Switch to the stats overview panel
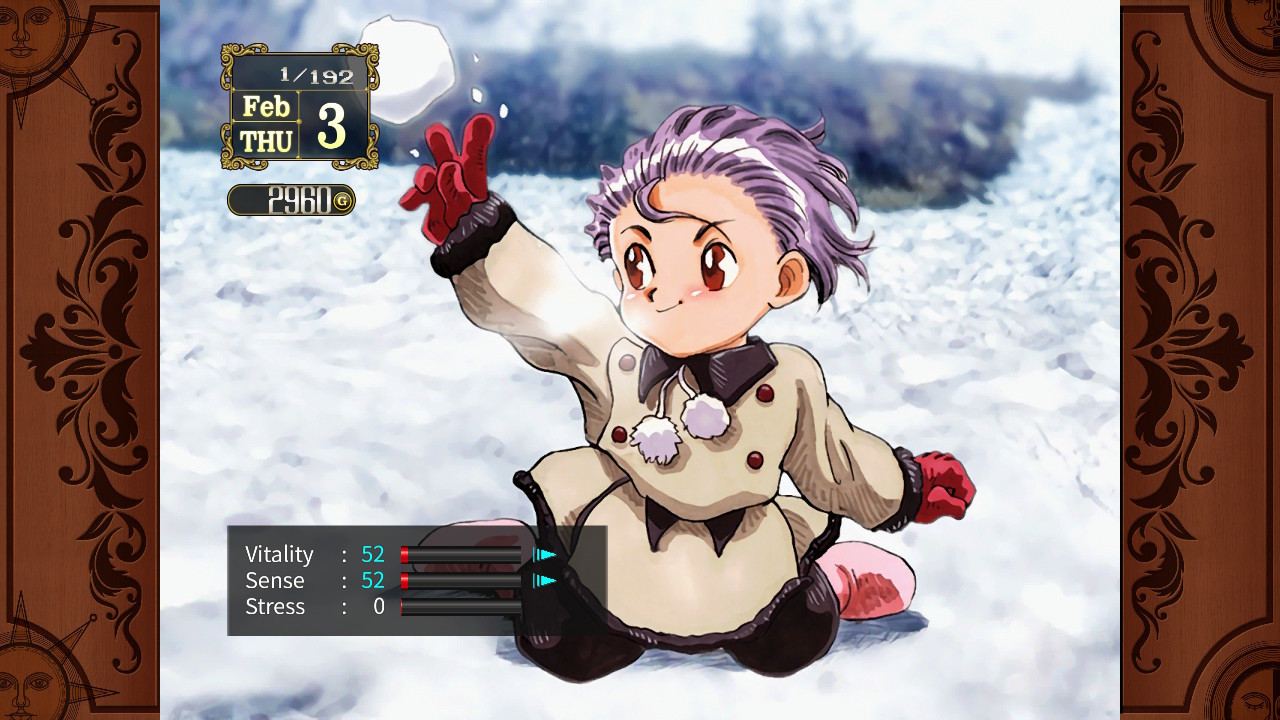The height and width of the screenshot is (720, 1280). 415,580
